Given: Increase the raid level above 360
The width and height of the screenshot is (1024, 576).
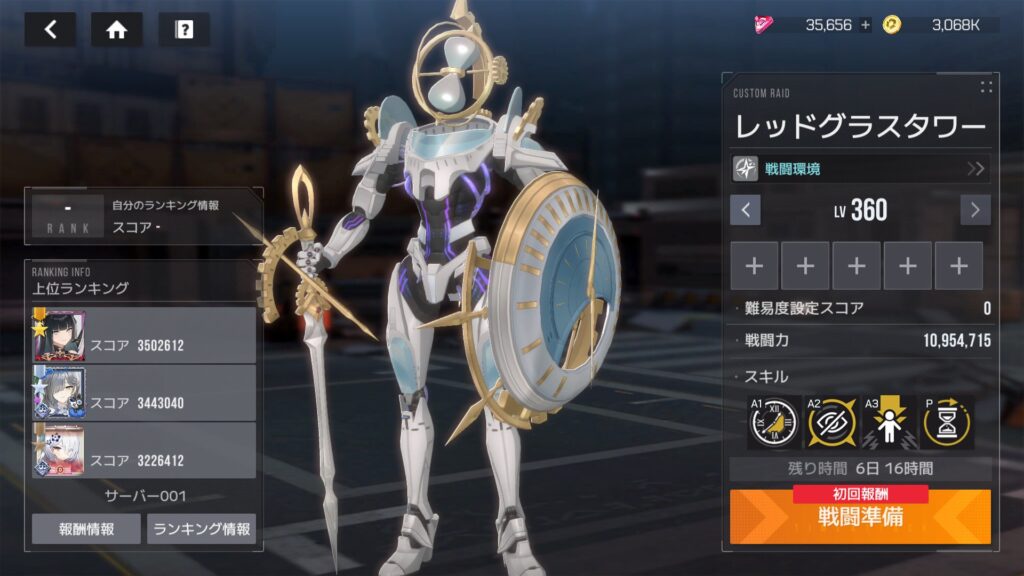Looking at the screenshot, I should pyautogui.click(x=975, y=210).
